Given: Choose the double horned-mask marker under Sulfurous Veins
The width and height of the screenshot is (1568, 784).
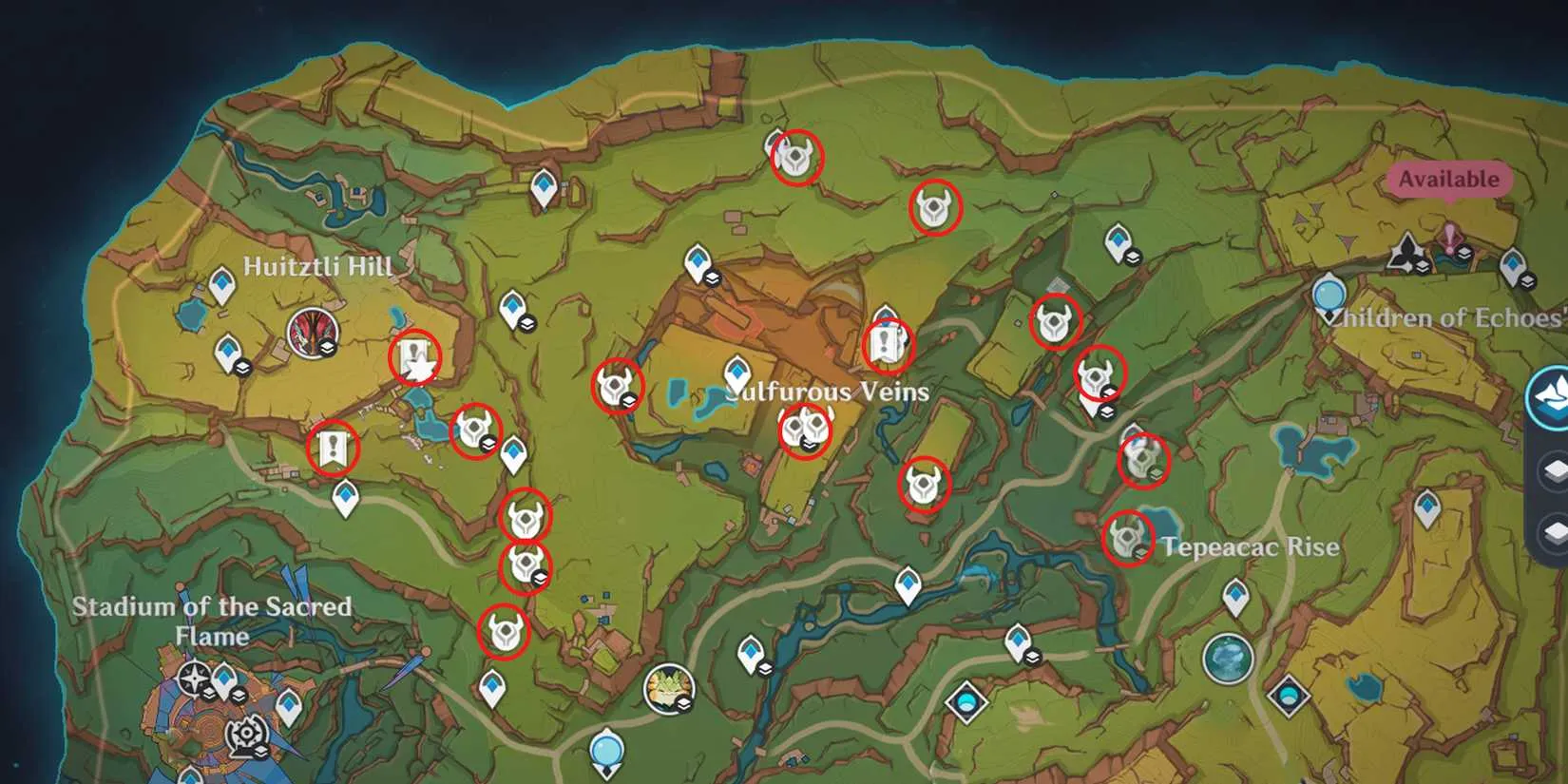Looking at the screenshot, I should (x=805, y=430).
